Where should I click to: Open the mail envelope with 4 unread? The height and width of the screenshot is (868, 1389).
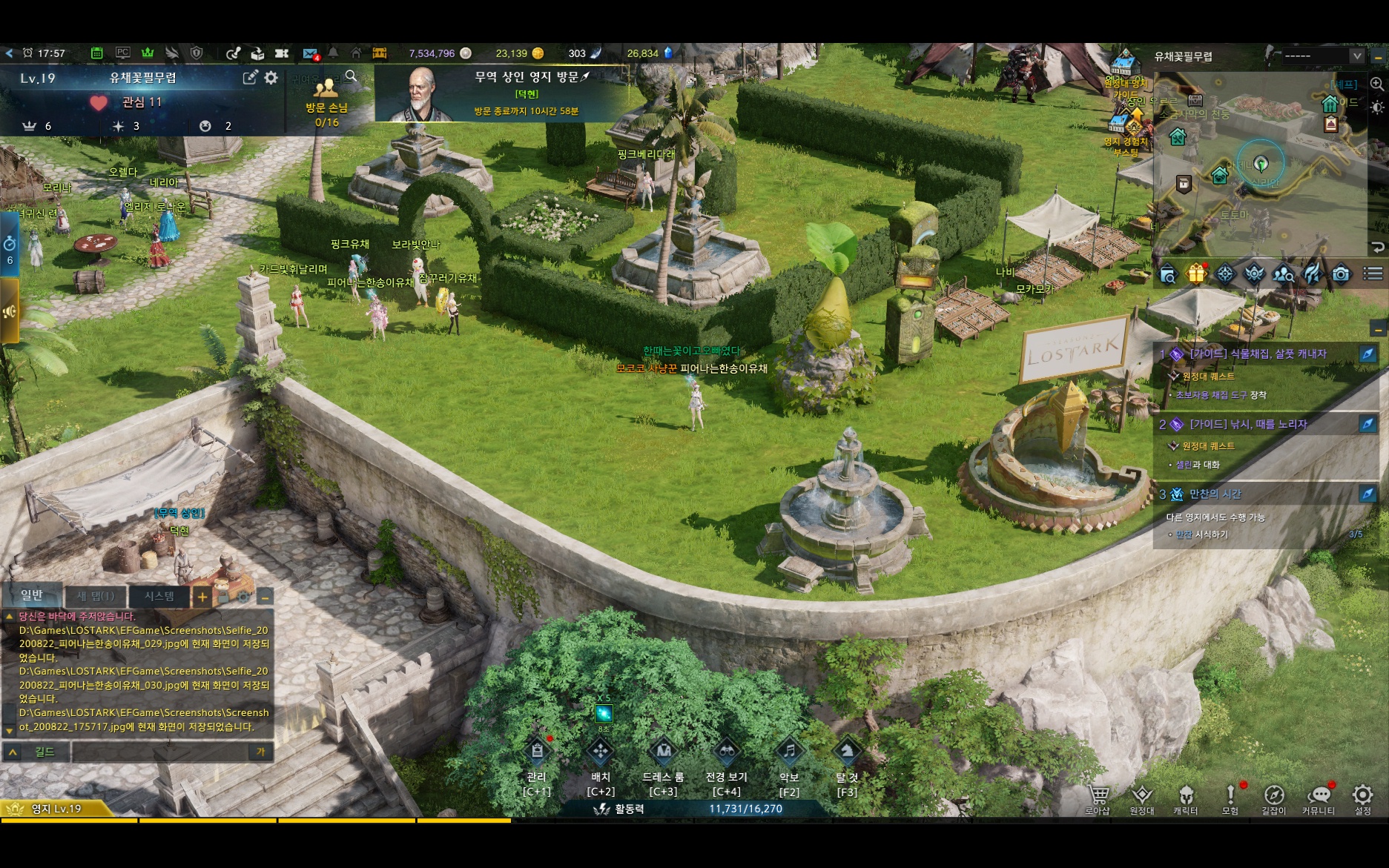point(311,53)
